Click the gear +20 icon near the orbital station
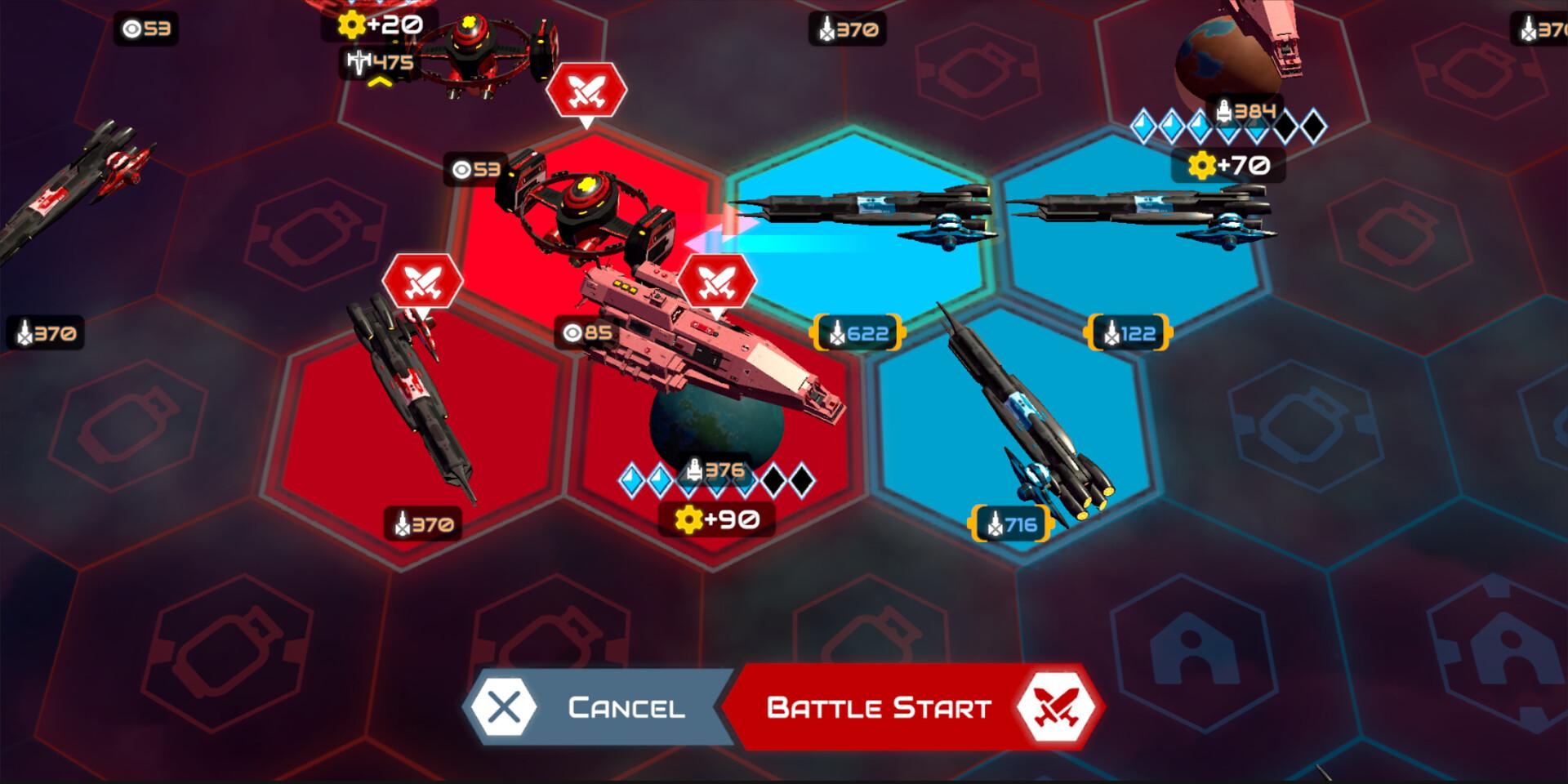The height and width of the screenshot is (784, 1568). (x=351, y=23)
